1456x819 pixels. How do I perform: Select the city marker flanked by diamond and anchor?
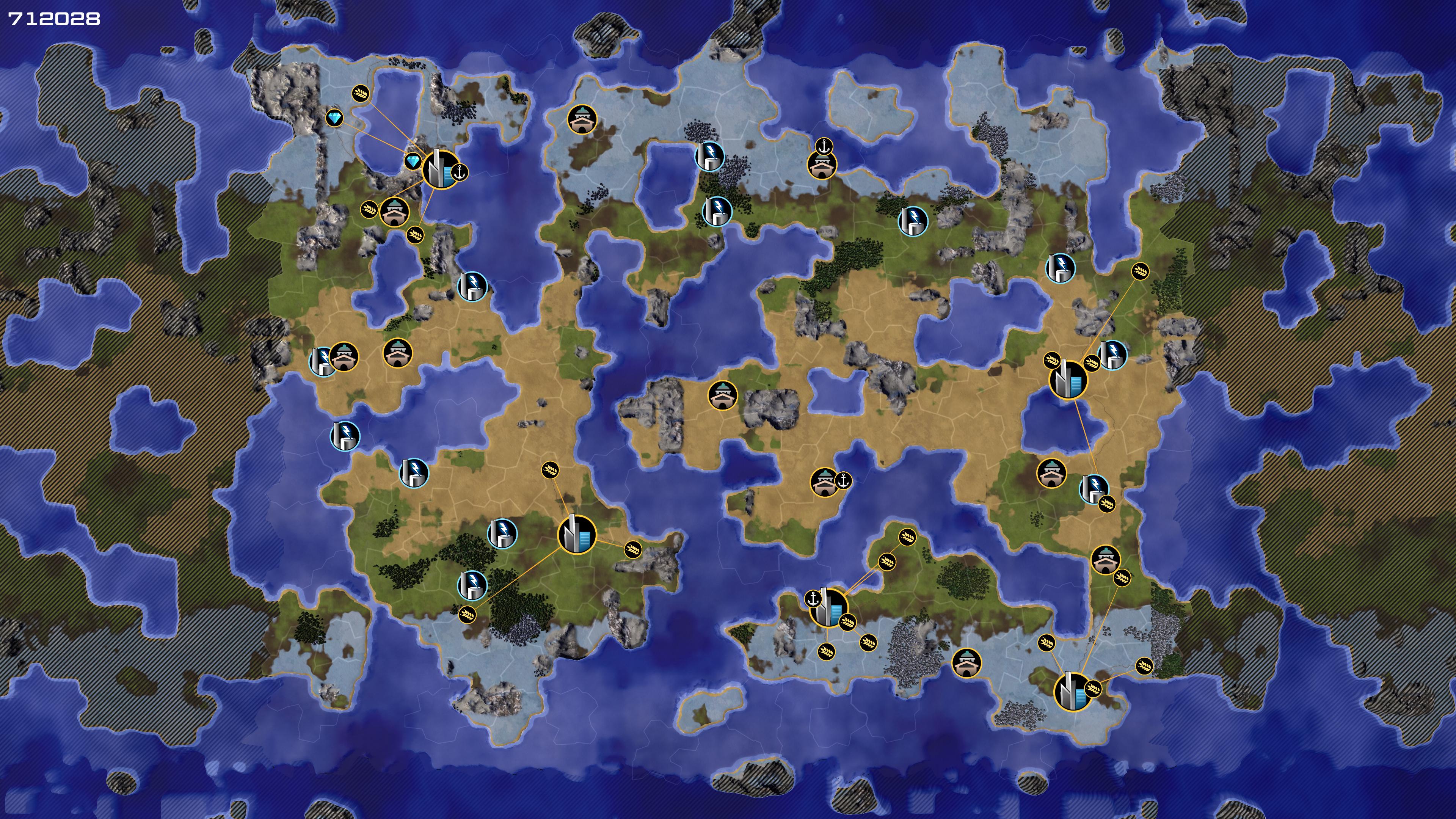click(x=440, y=169)
